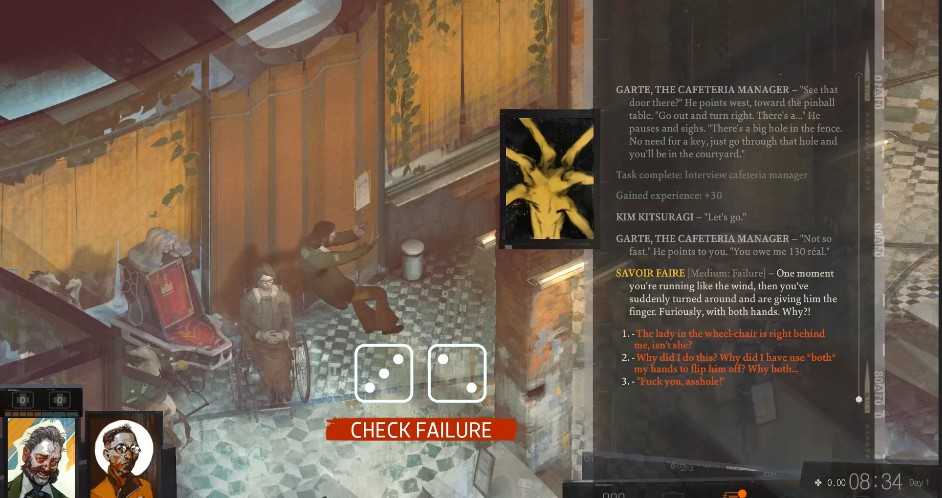Image resolution: width=942 pixels, height=498 pixels.
Task: Click the yellow Savoir Faire skill portrait
Action: 546,179
